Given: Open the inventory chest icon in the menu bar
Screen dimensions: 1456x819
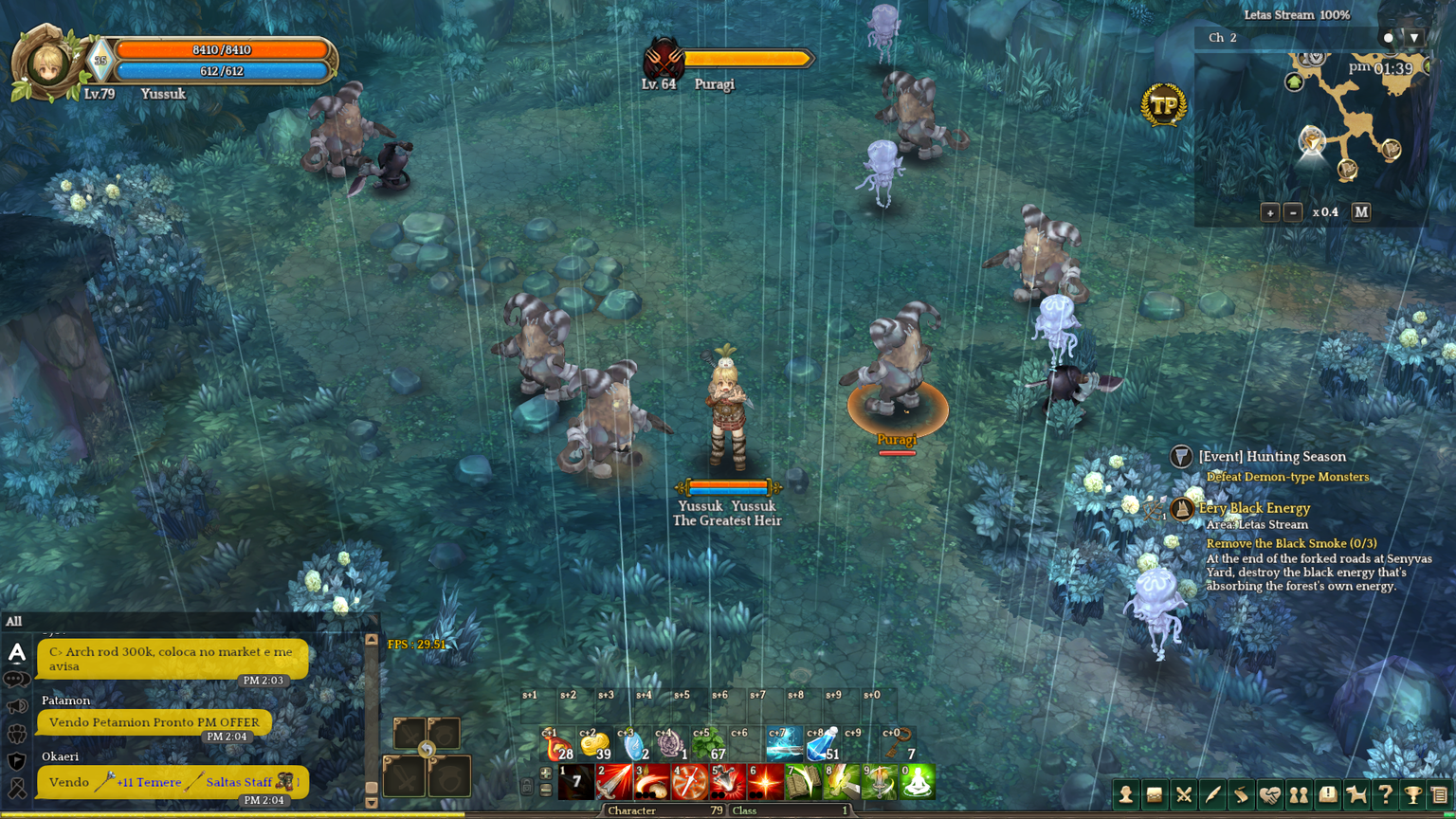Looking at the screenshot, I should coord(1155,795).
